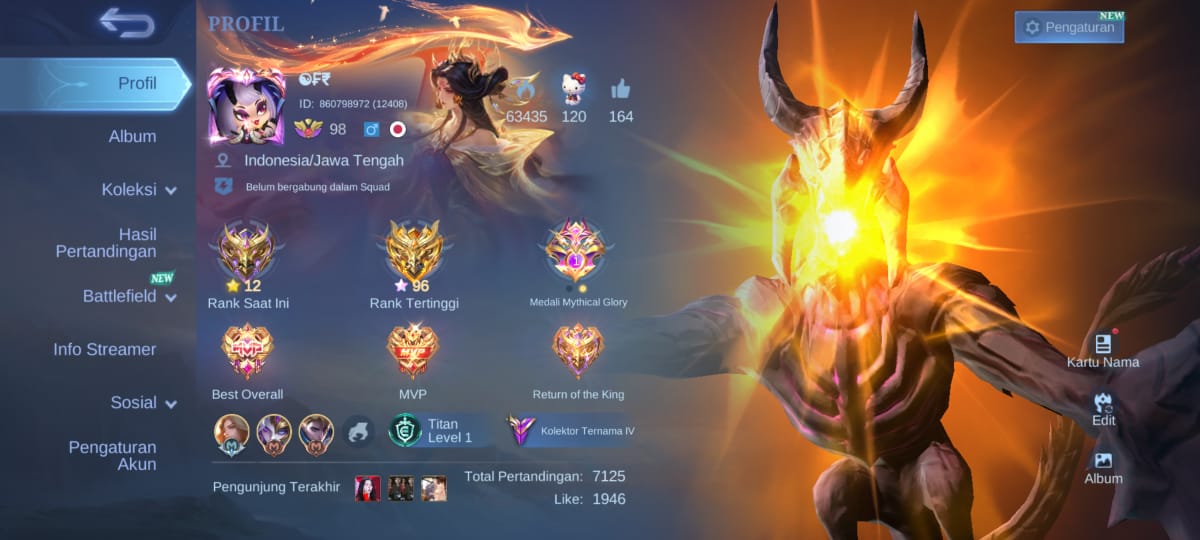Open the Kolektor Ternama IV badge

(x=573, y=430)
